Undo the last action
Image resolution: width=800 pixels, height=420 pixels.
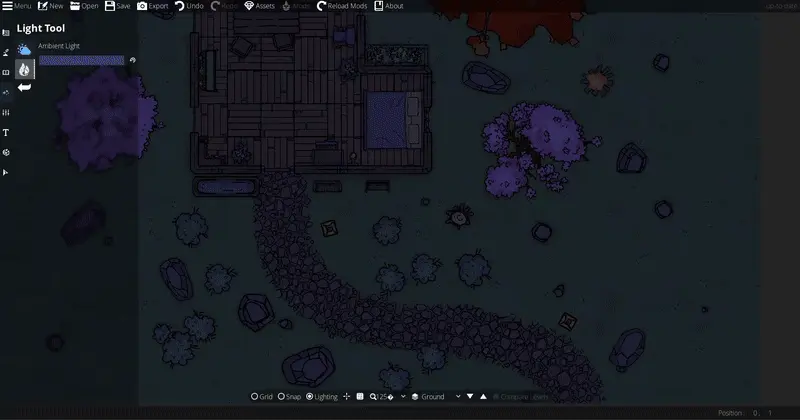(188, 6)
